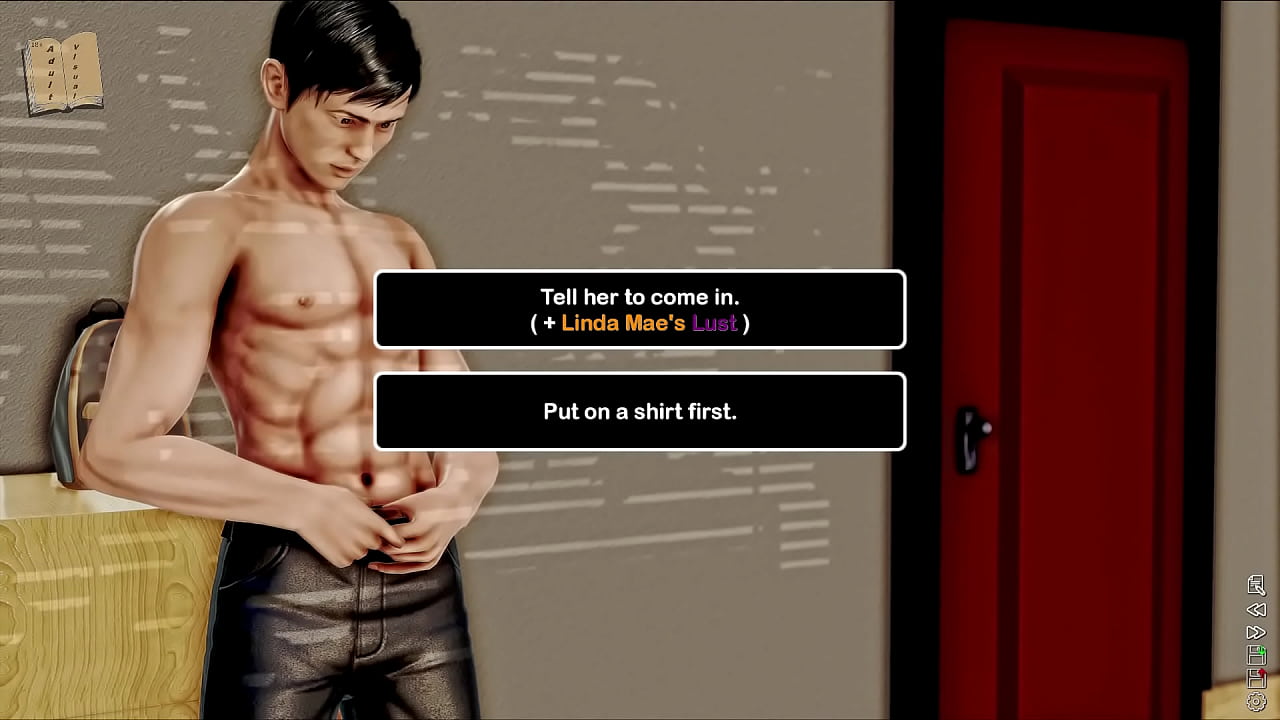Choose "Tell her to come in" option

(x=640, y=309)
